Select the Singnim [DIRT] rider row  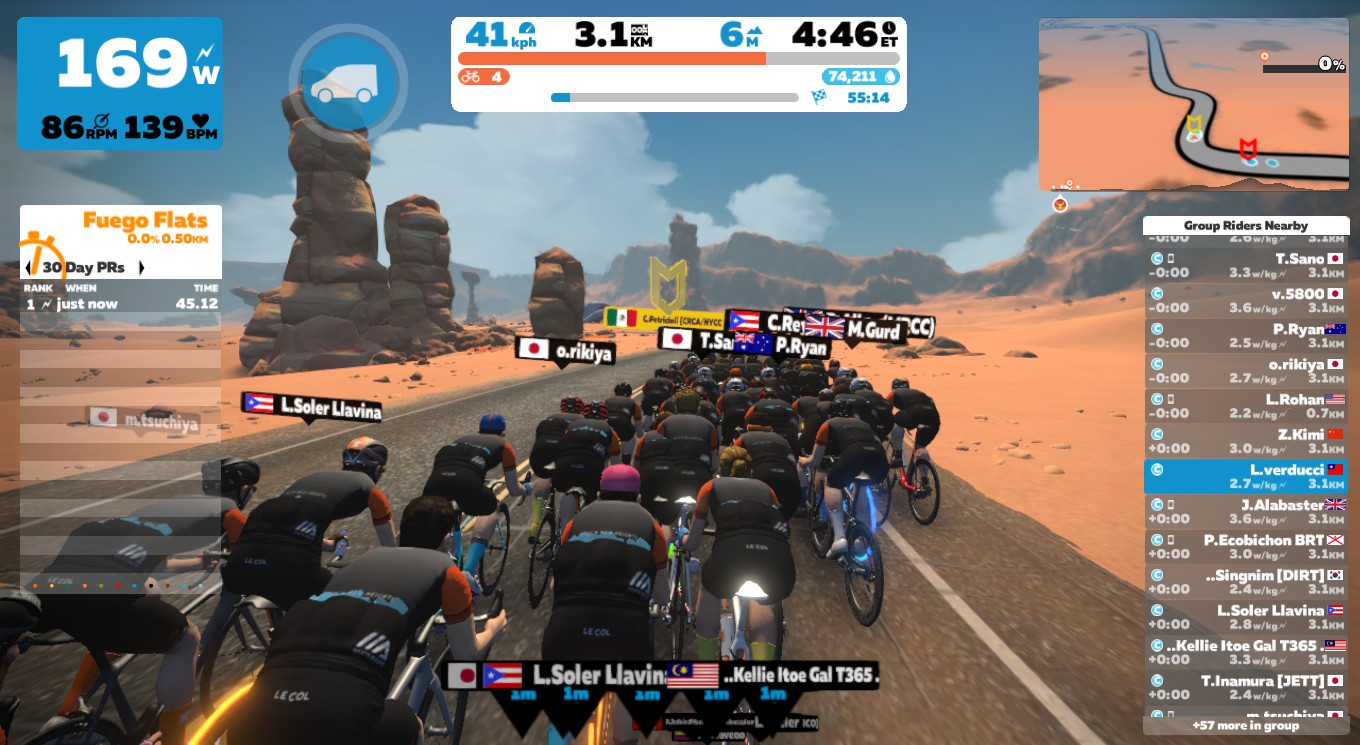click(x=1246, y=582)
